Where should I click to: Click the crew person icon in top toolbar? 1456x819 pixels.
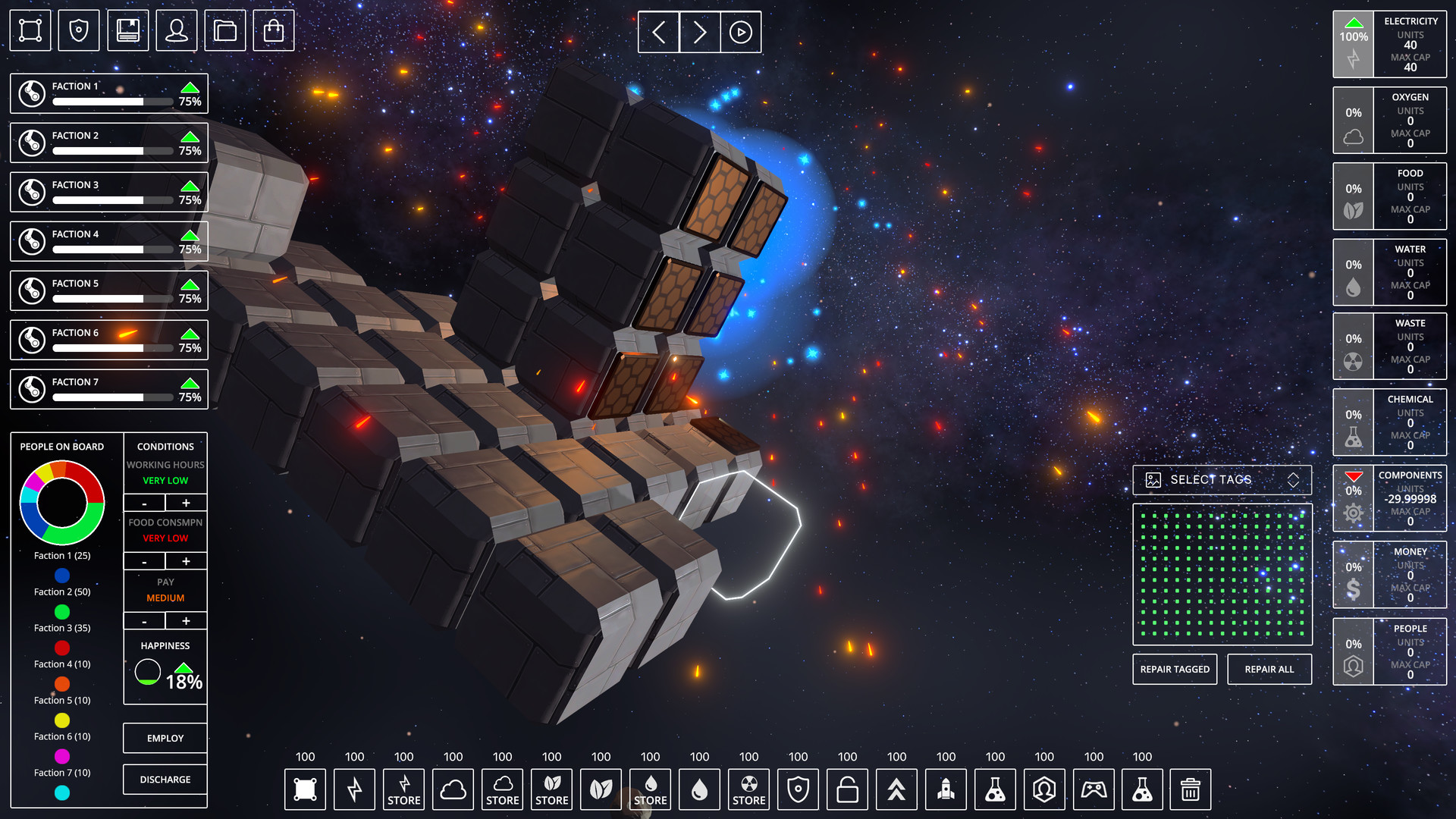tap(176, 30)
